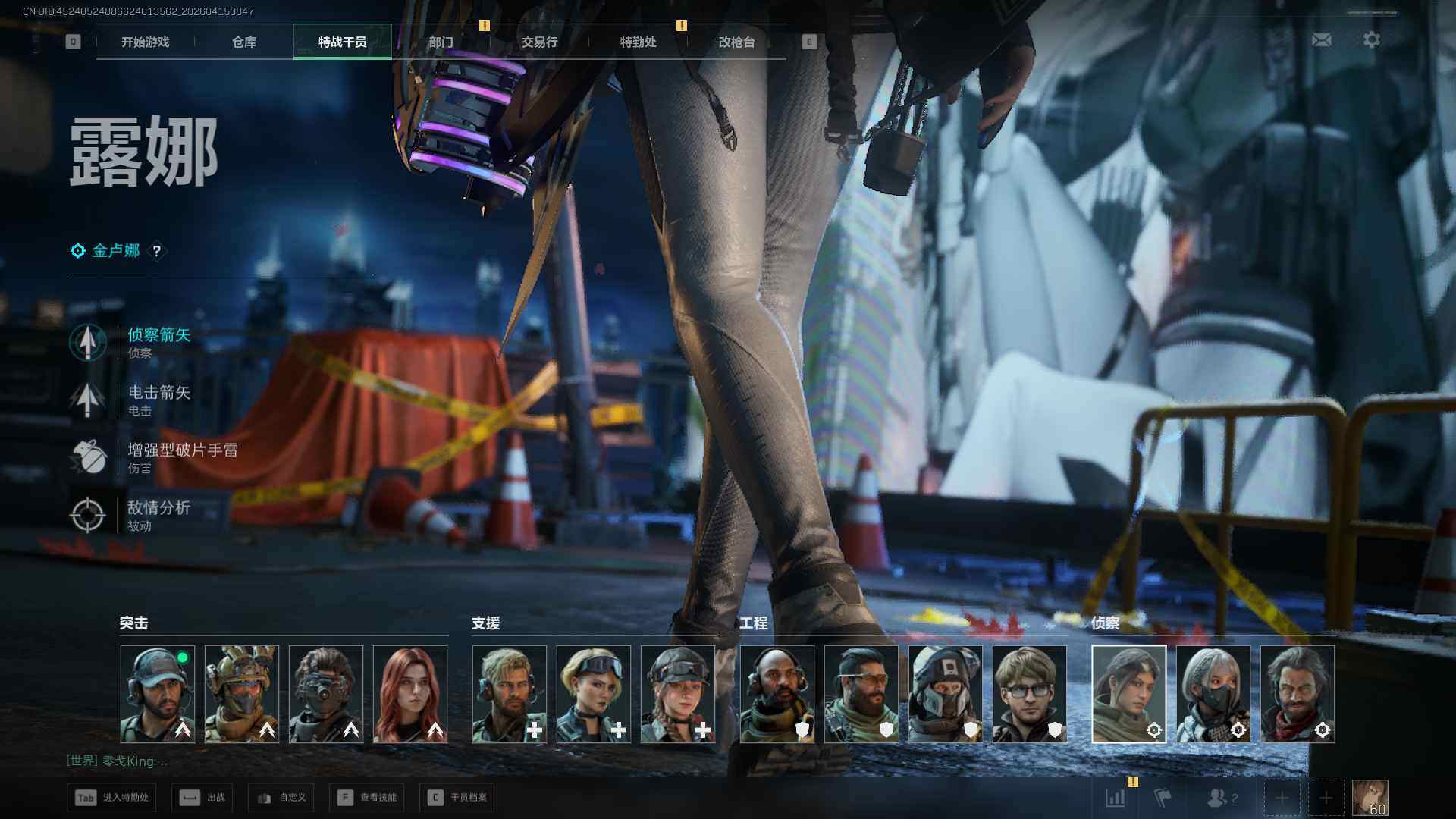Select the 电击箭矢 skill
The height and width of the screenshot is (819, 1456).
coord(158,399)
